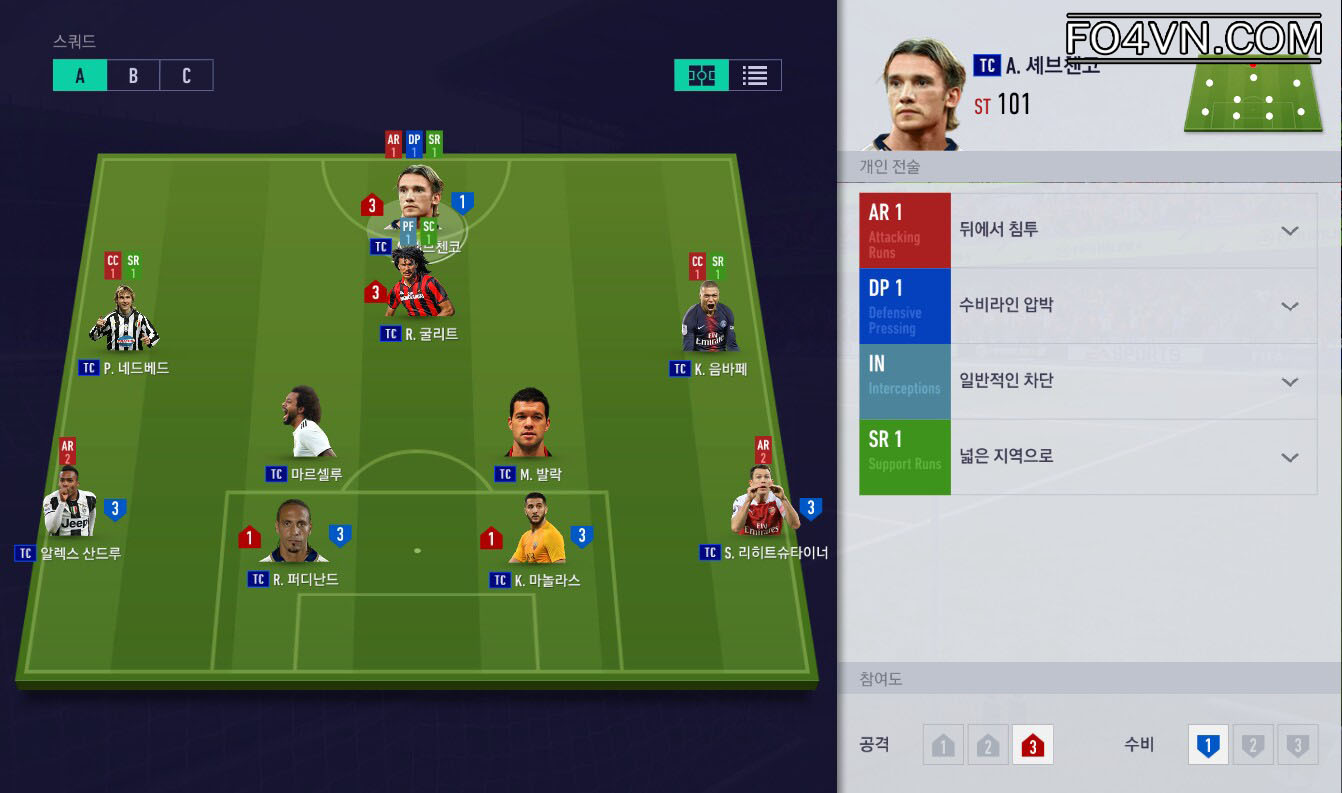Select R. Gullit on the pitch

tap(419, 290)
